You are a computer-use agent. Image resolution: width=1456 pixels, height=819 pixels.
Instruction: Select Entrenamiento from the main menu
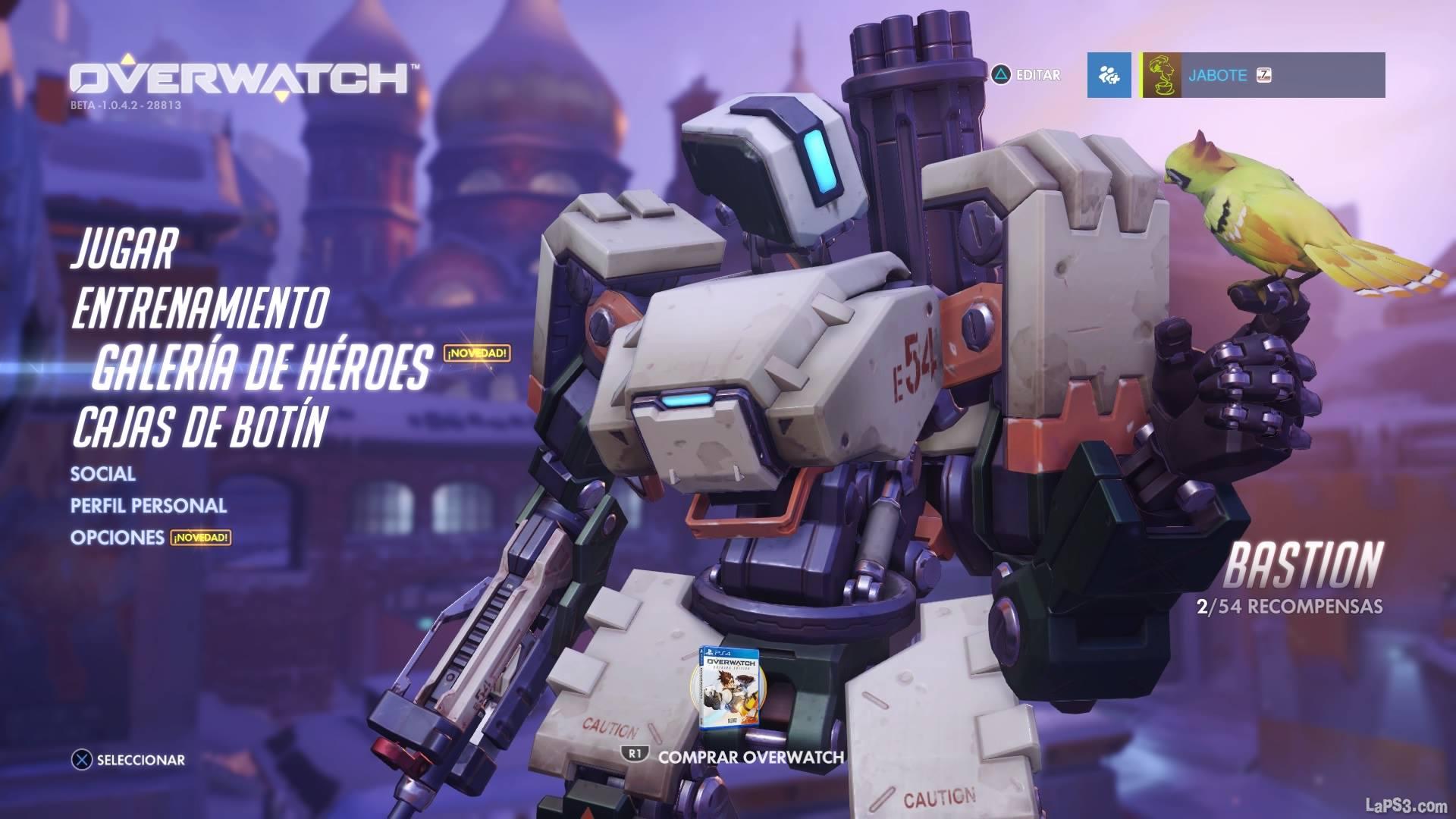click(199, 306)
